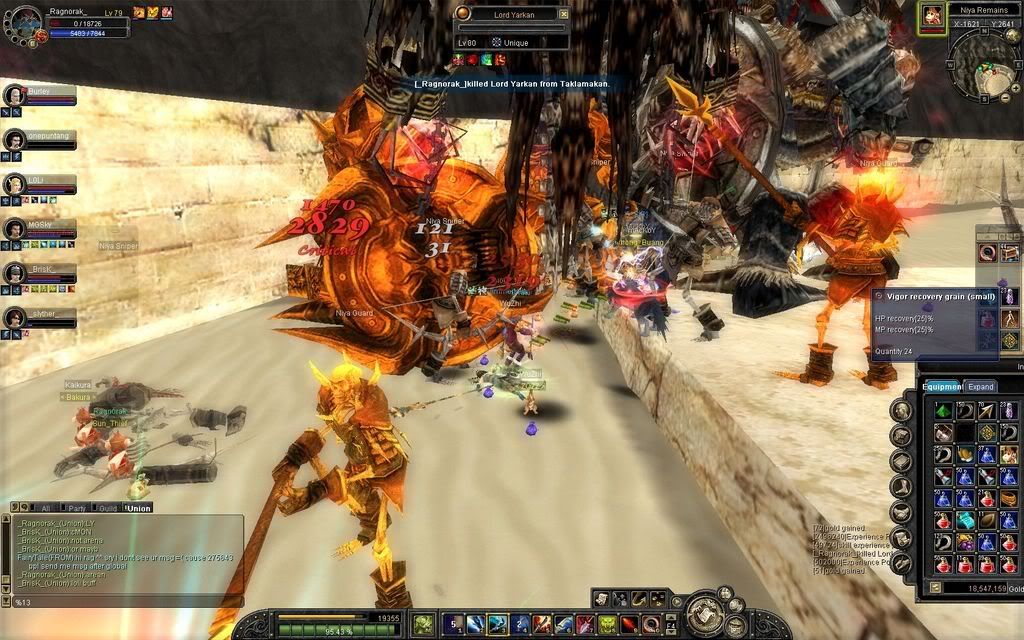Screen dimensions: 1024x640
Task: Open the All chat tab
Action: click(x=45, y=508)
